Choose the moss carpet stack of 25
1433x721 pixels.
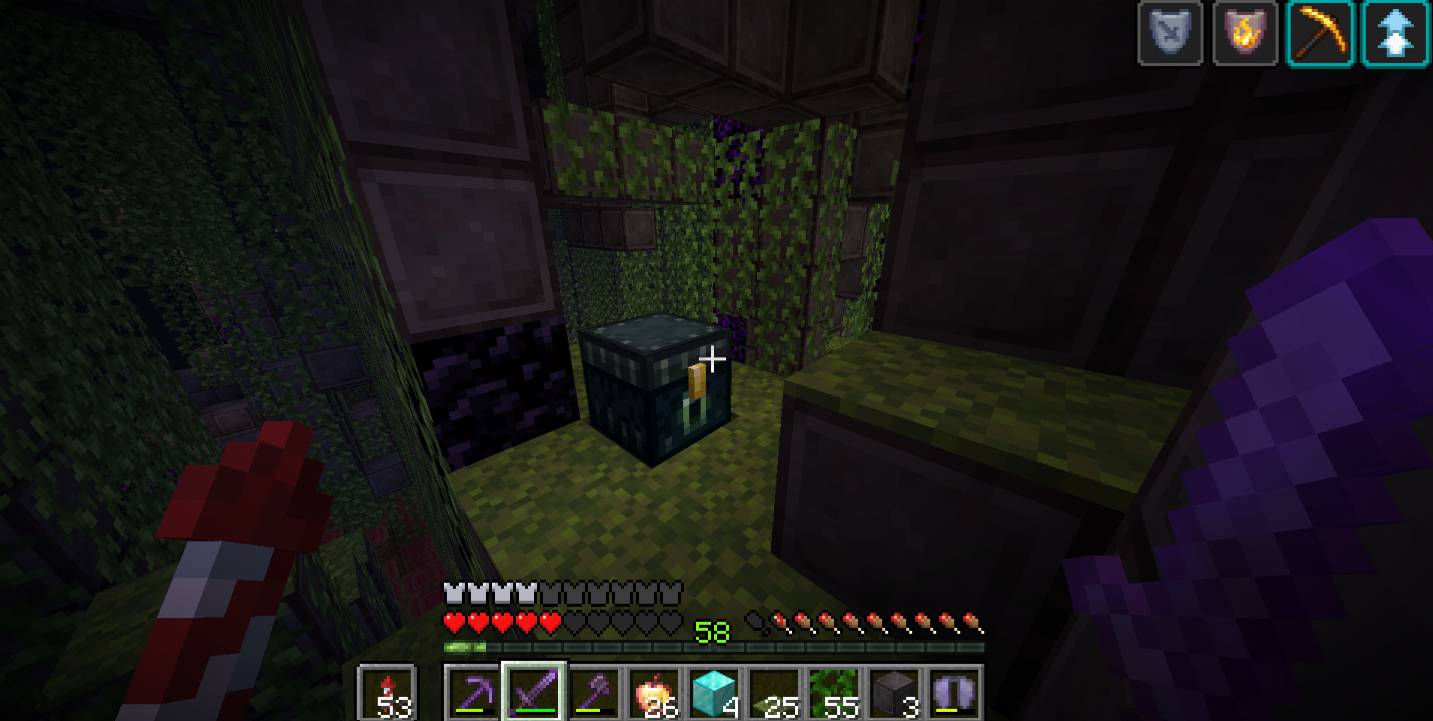click(x=774, y=691)
